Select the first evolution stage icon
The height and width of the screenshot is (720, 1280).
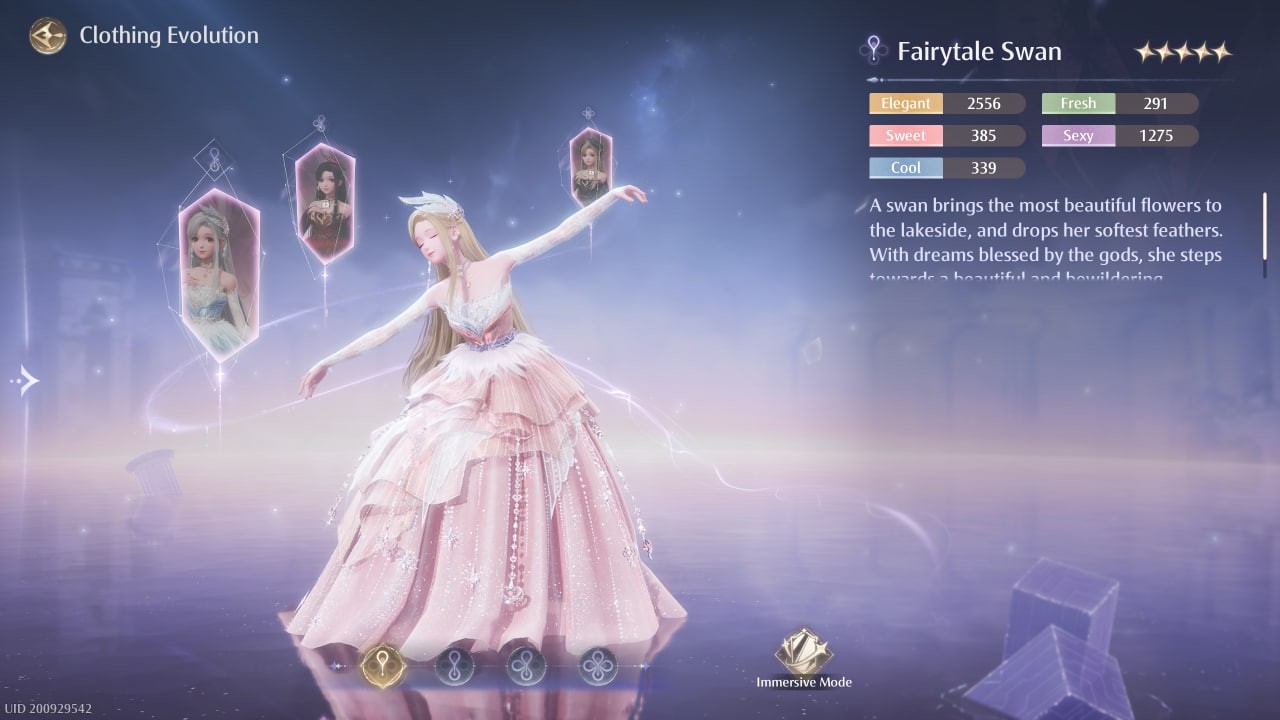[385, 666]
